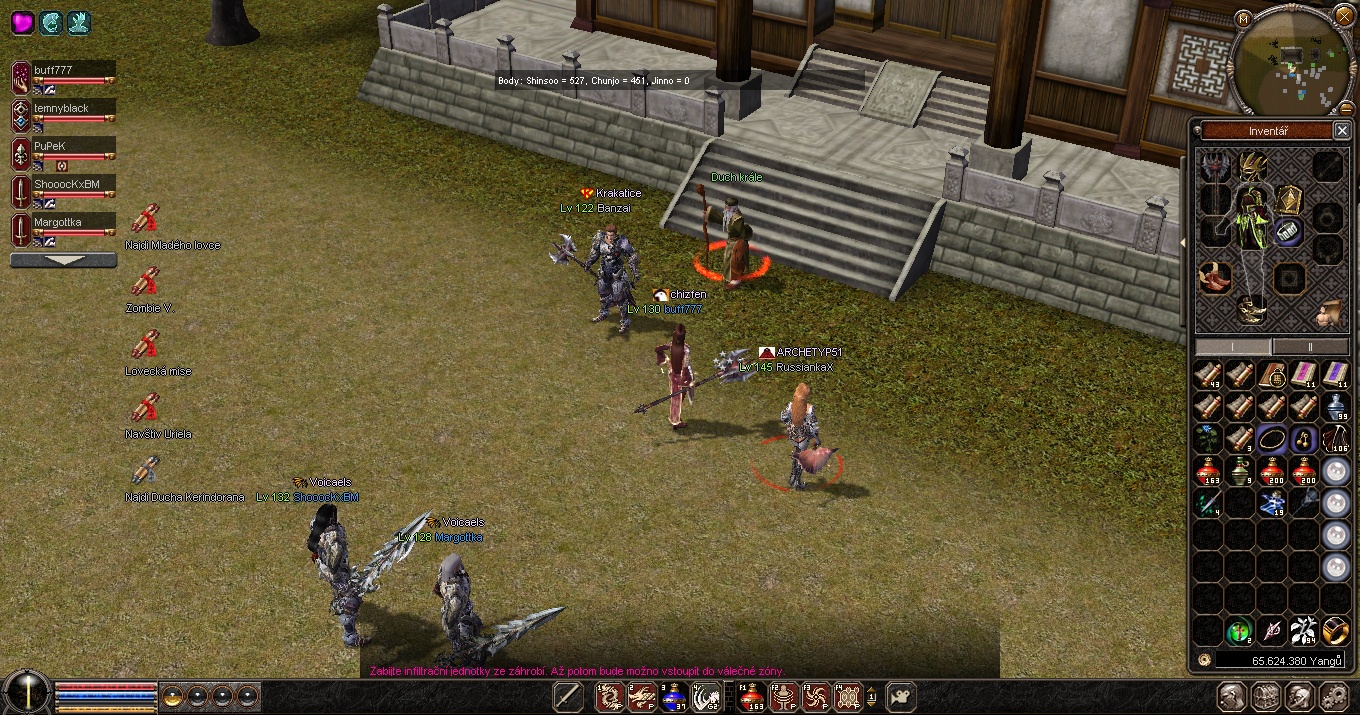Open the Najdi Ducha Kerindorana quest scroll
The image size is (1360, 715).
pos(146,470)
